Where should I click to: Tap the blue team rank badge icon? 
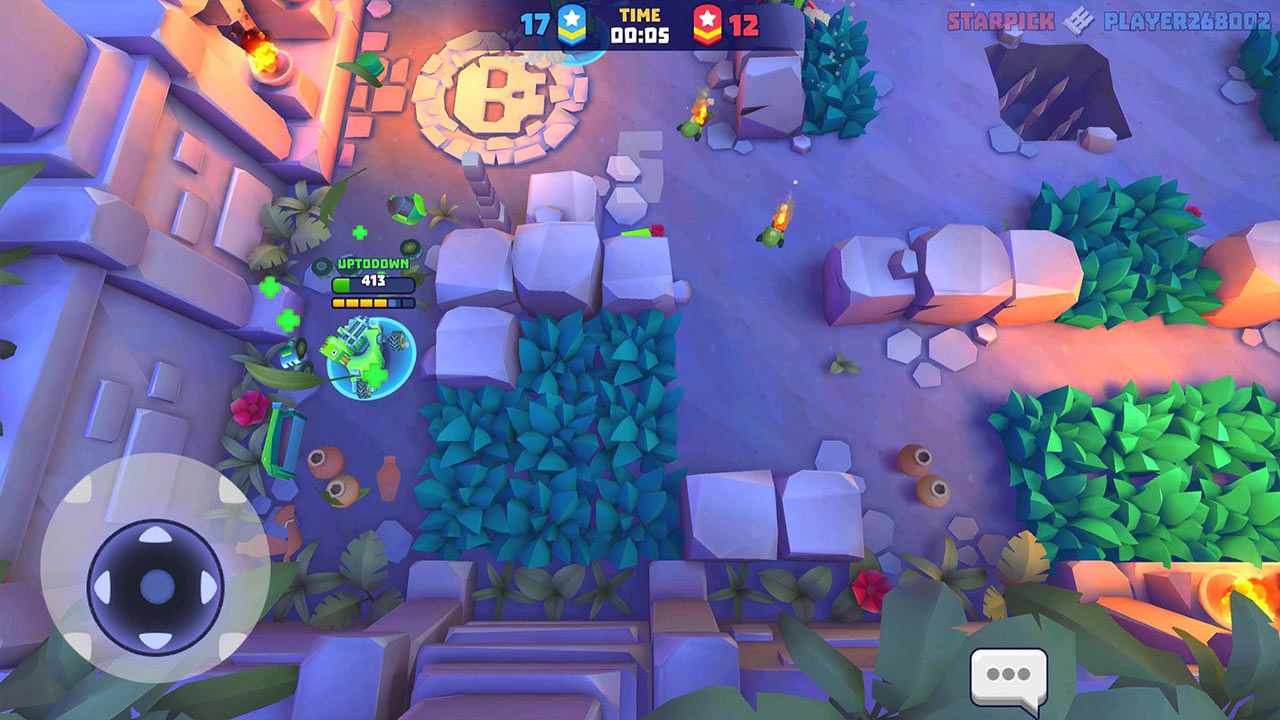click(573, 21)
